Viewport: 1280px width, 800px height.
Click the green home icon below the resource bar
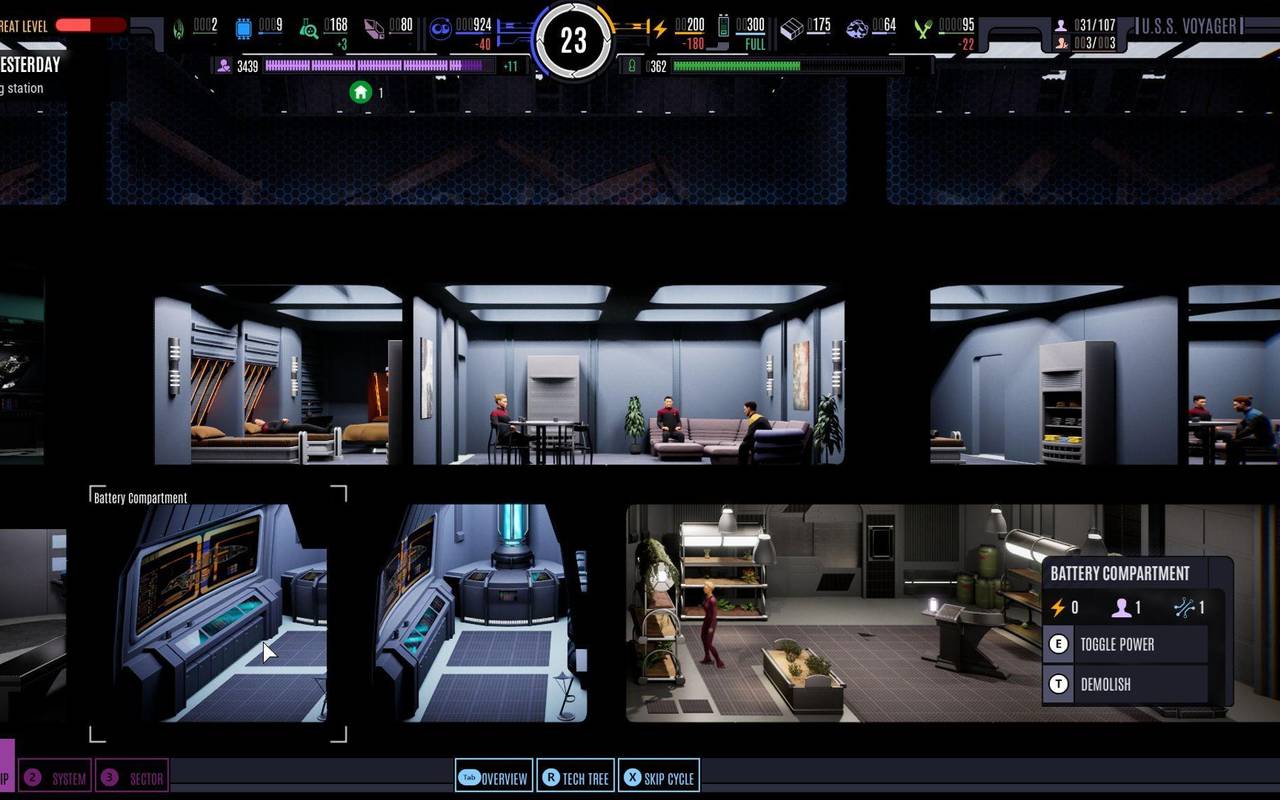[359, 90]
